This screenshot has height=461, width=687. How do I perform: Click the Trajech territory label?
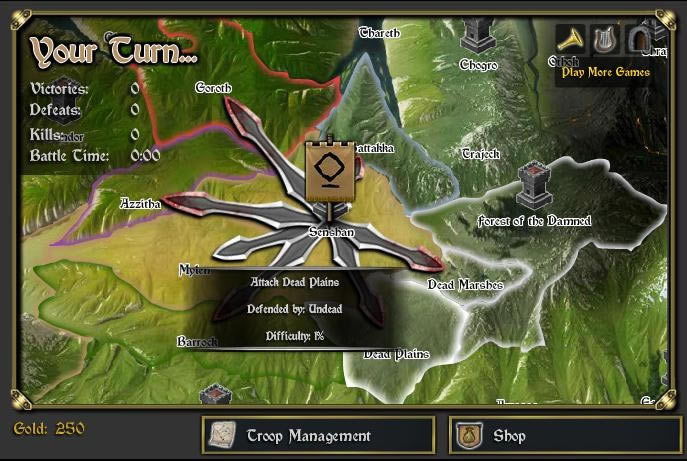coord(480,154)
